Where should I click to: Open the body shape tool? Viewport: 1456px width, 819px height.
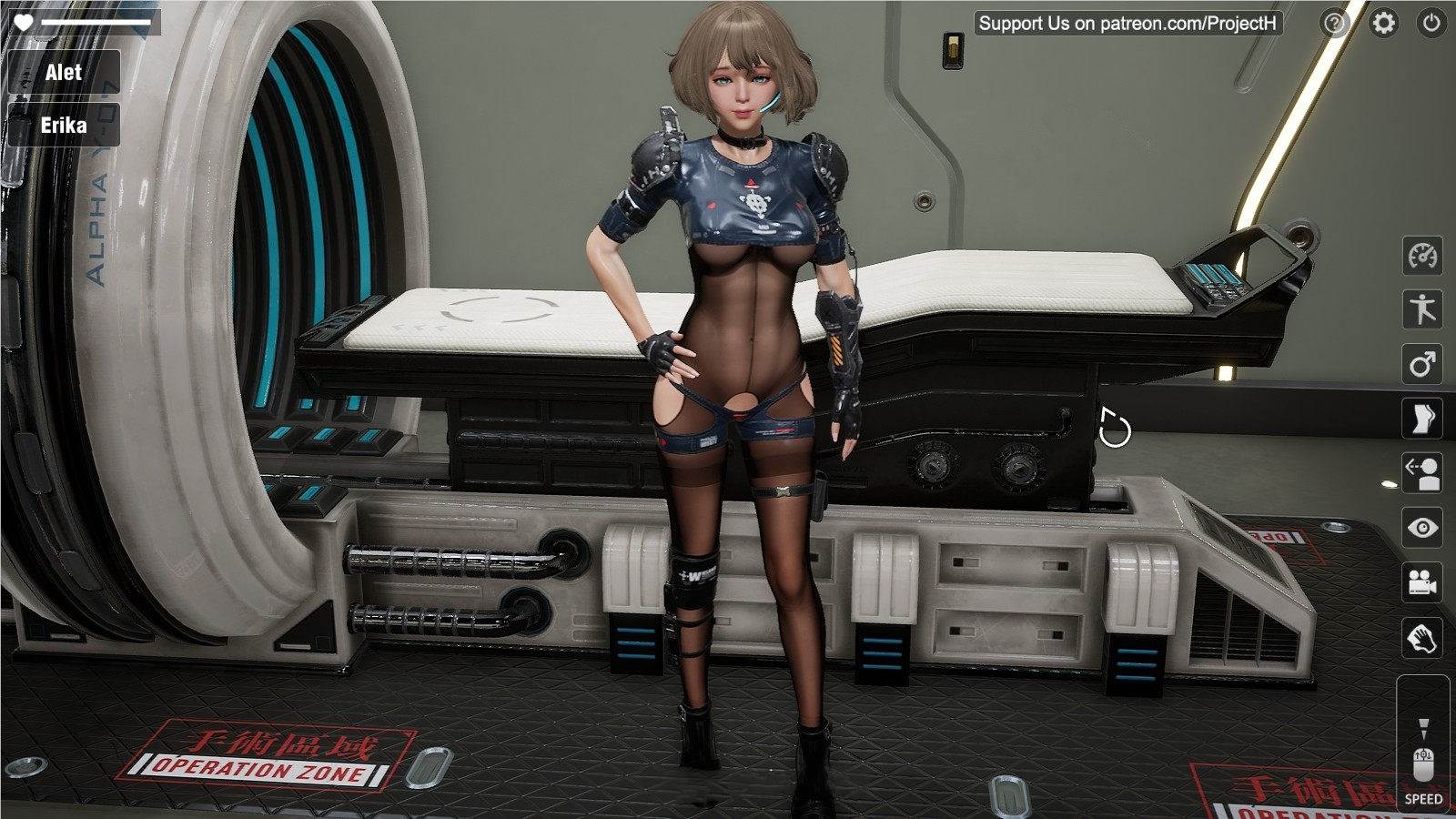1424,418
